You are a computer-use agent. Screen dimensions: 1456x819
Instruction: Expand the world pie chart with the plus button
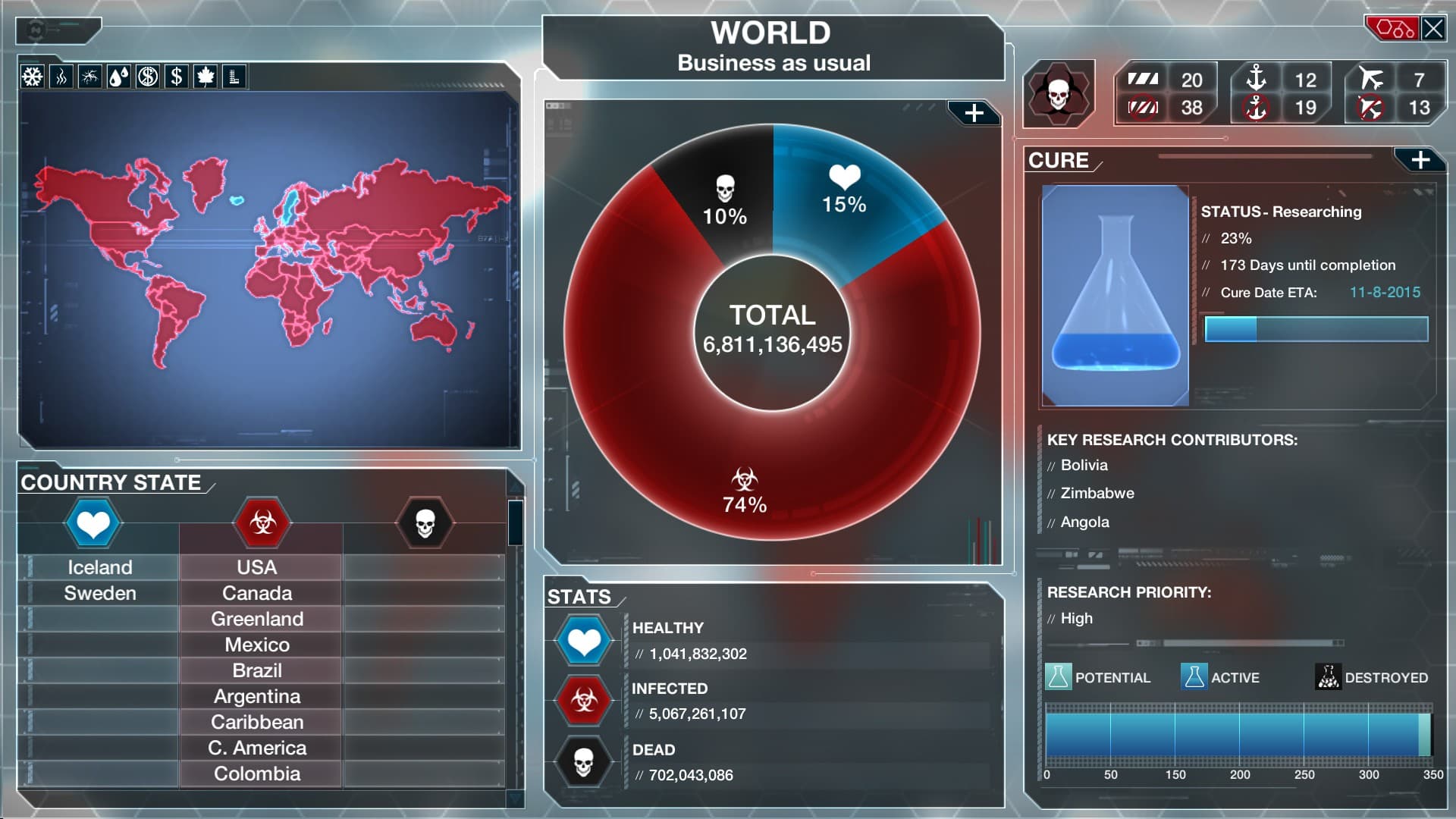click(x=973, y=113)
